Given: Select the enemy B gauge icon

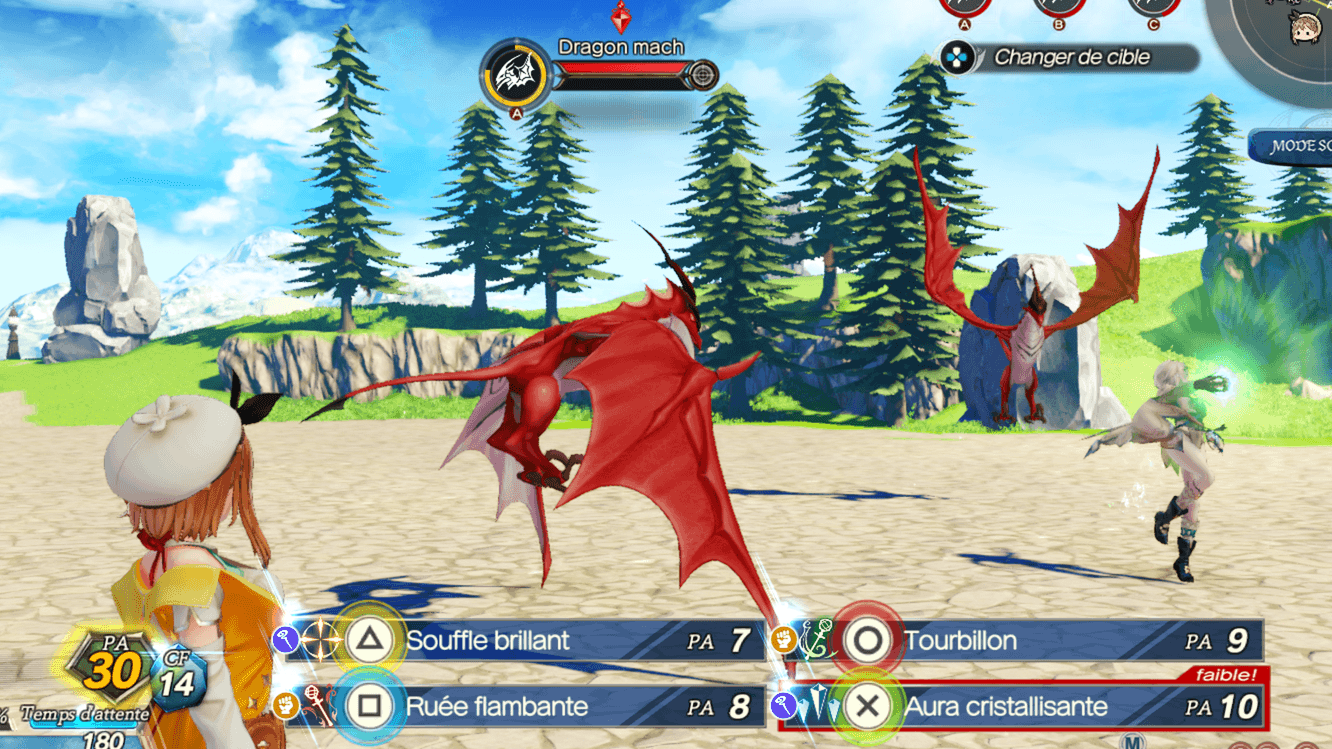Looking at the screenshot, I should coord(1058,6).
